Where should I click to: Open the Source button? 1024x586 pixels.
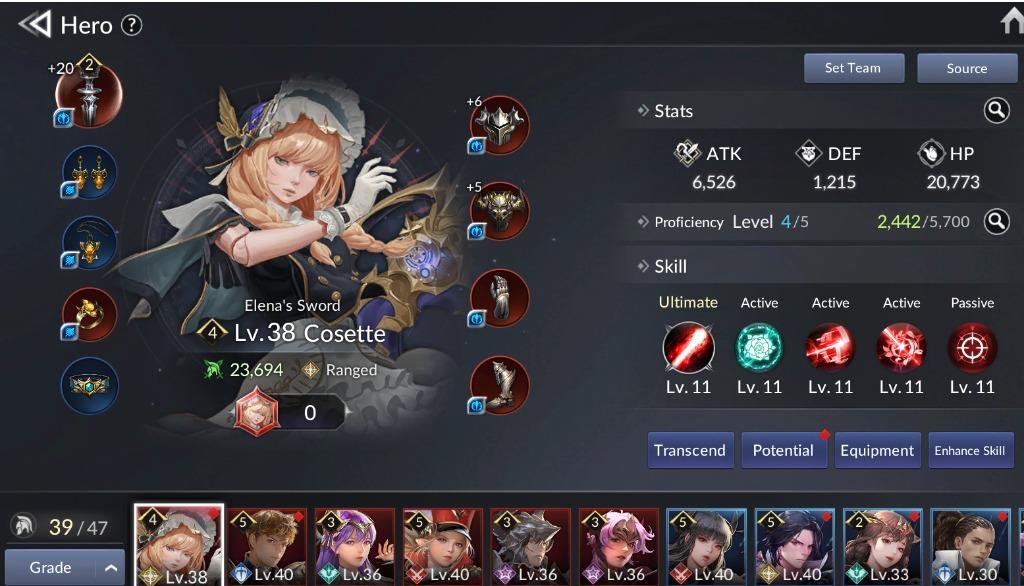(x=966, y=68)
